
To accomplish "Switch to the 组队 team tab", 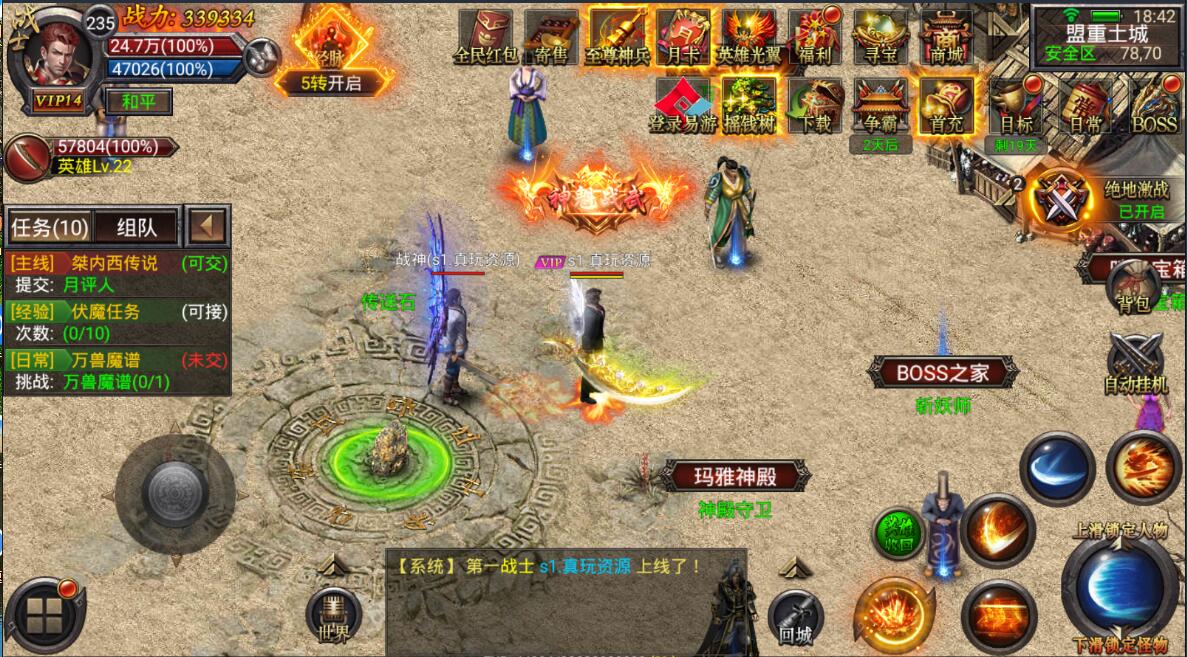I will (136, 227).
